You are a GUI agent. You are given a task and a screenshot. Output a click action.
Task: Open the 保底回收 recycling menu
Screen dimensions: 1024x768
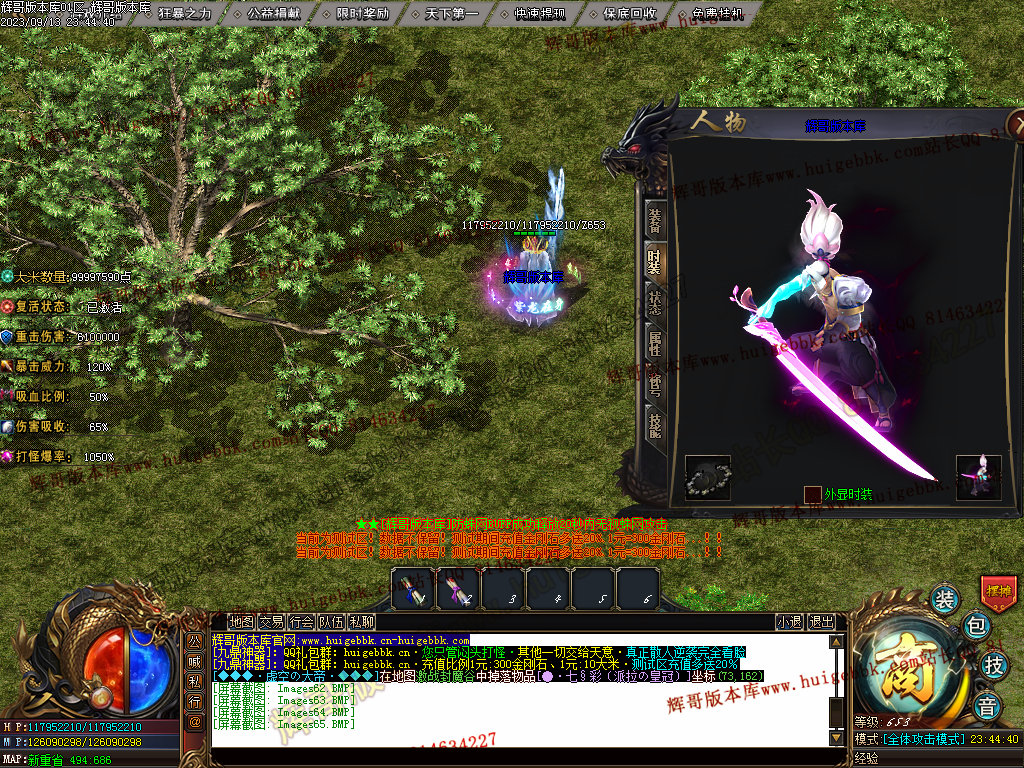tap(629, 14)
